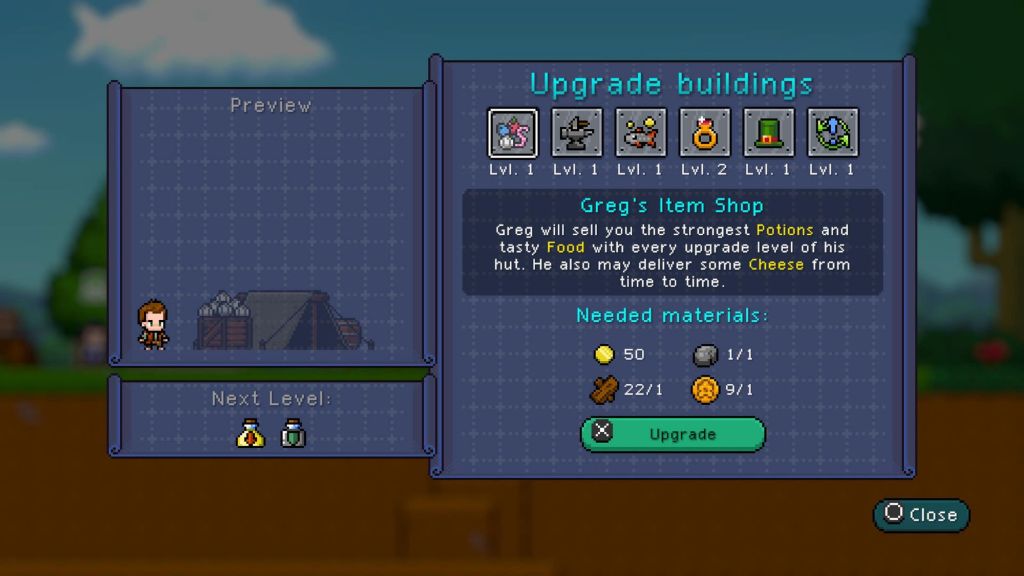Choose the blue exclamation mark building
Image resolution: width=1024 pixels, height=576 pixels.
click(833, 133)
